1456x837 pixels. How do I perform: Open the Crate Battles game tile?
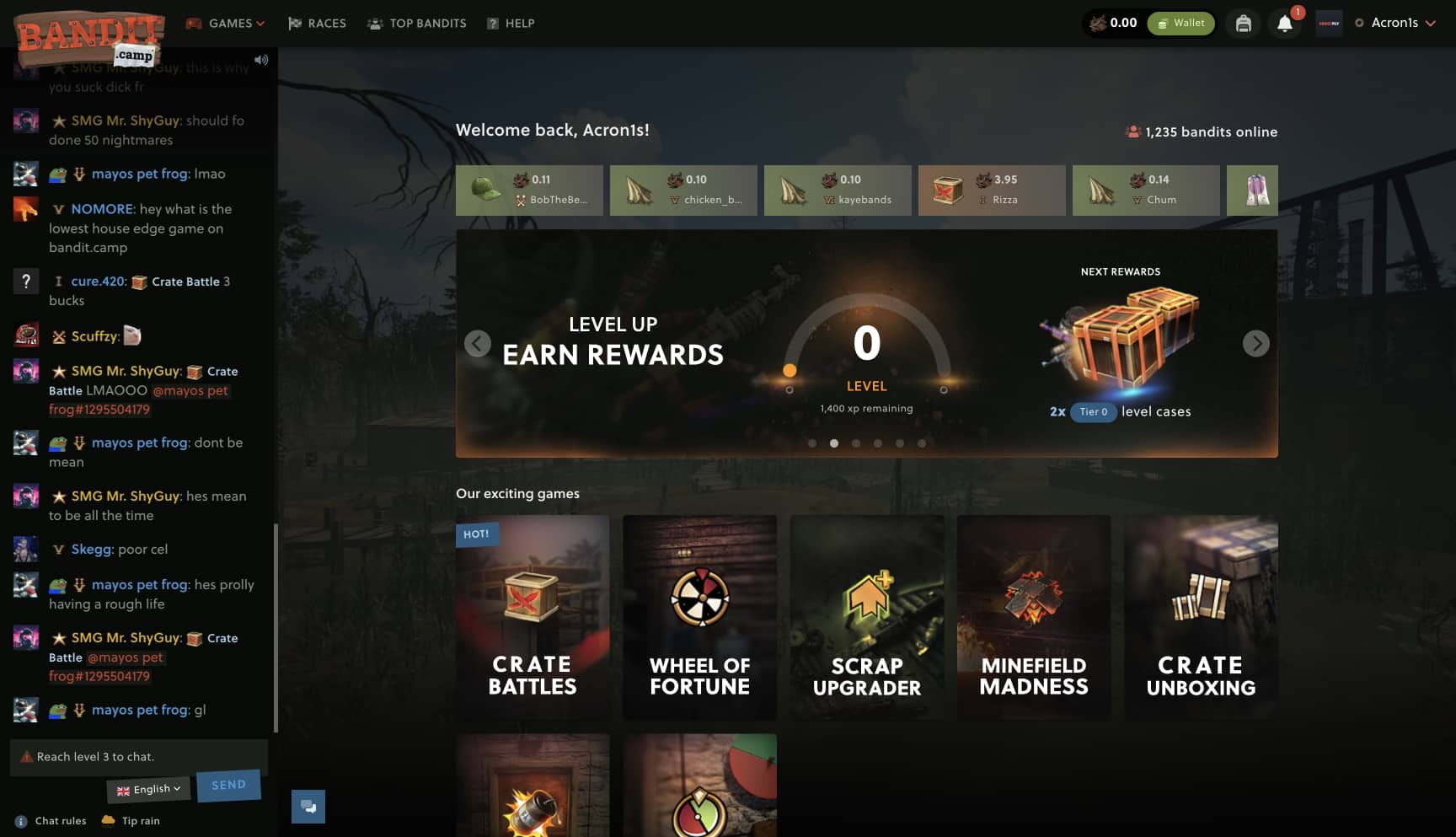(532, 617)
